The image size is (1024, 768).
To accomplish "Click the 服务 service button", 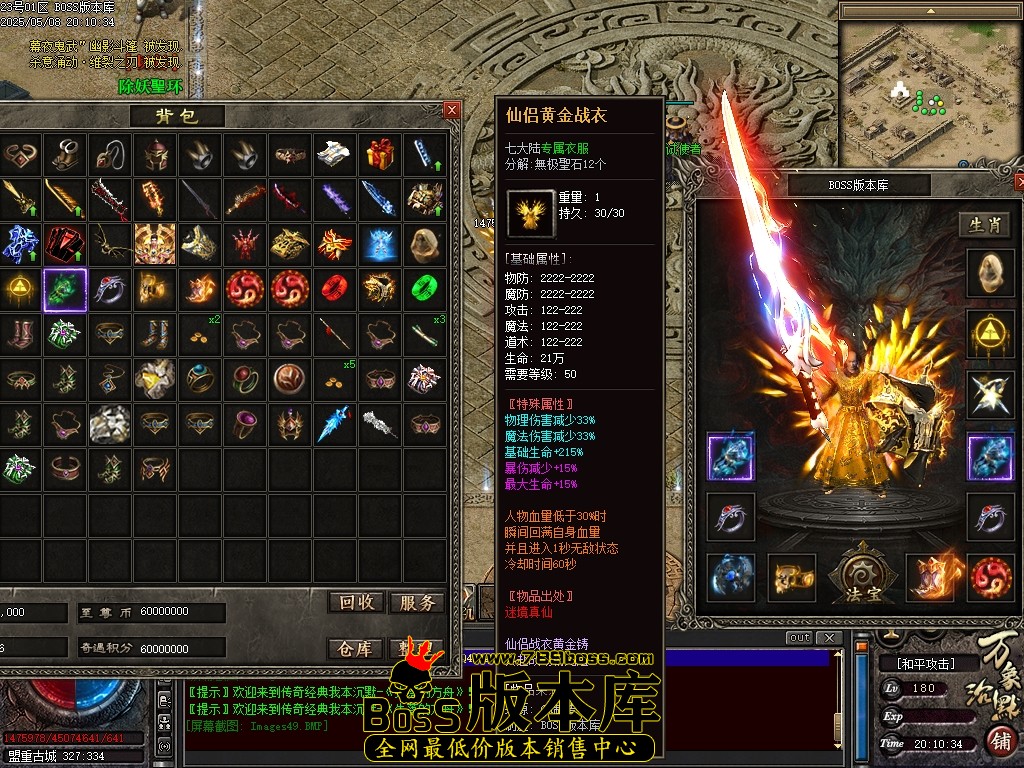I will click(417, 602).
